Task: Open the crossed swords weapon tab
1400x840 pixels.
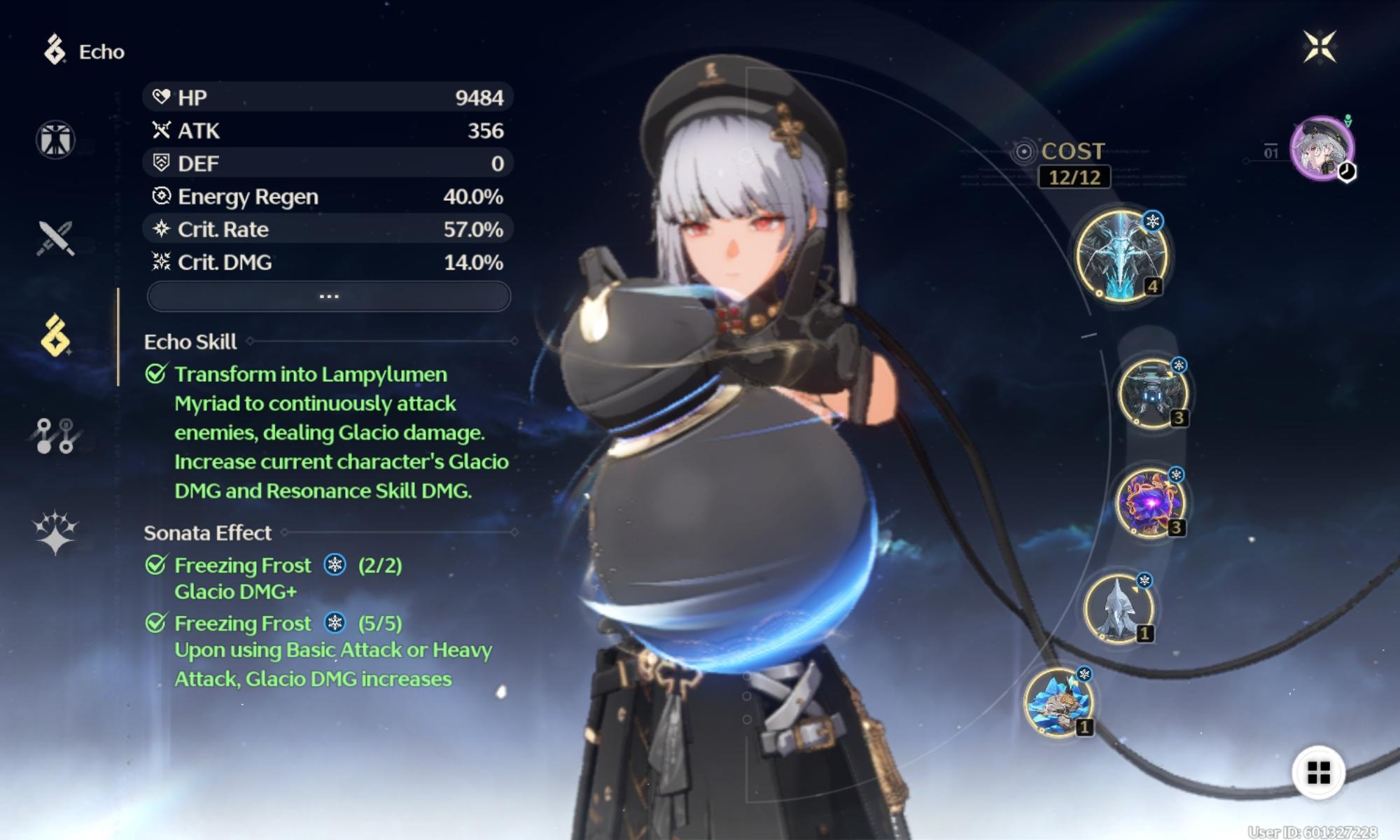Action: [55, 238]
